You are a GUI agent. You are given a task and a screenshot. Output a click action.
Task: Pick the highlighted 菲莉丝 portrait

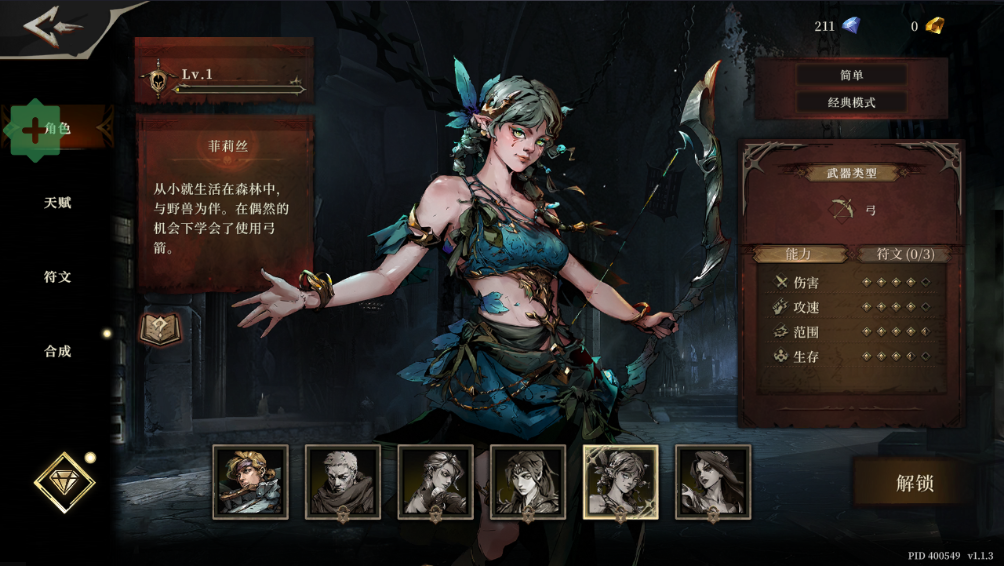point(620,482)
